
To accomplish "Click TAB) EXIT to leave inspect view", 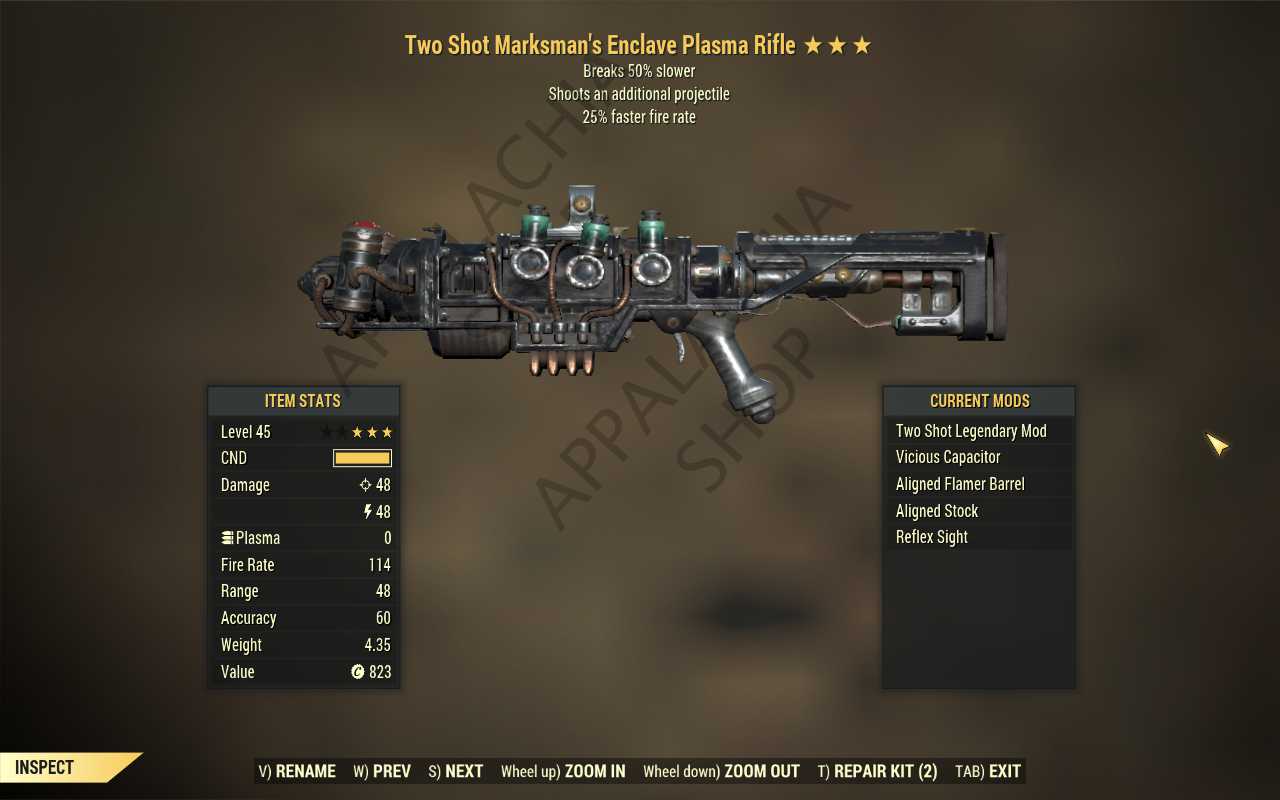I will (987, 771).
